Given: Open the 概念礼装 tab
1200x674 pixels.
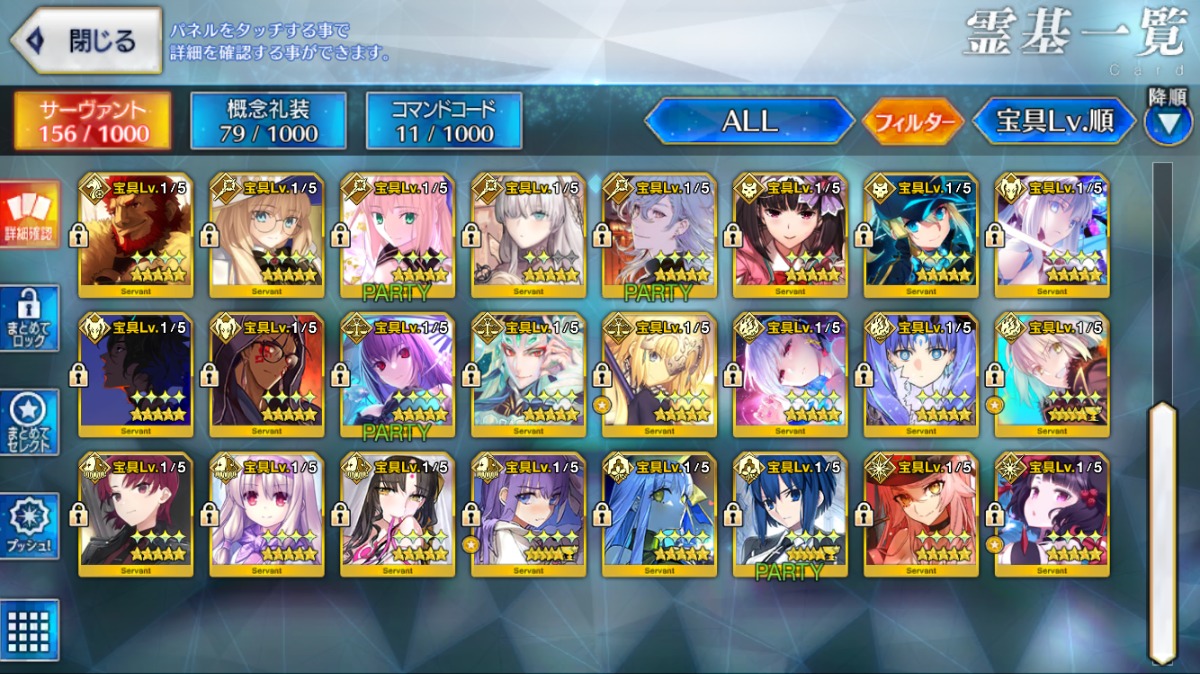Looking at the screenshot, I should click(x=268, y=122).
